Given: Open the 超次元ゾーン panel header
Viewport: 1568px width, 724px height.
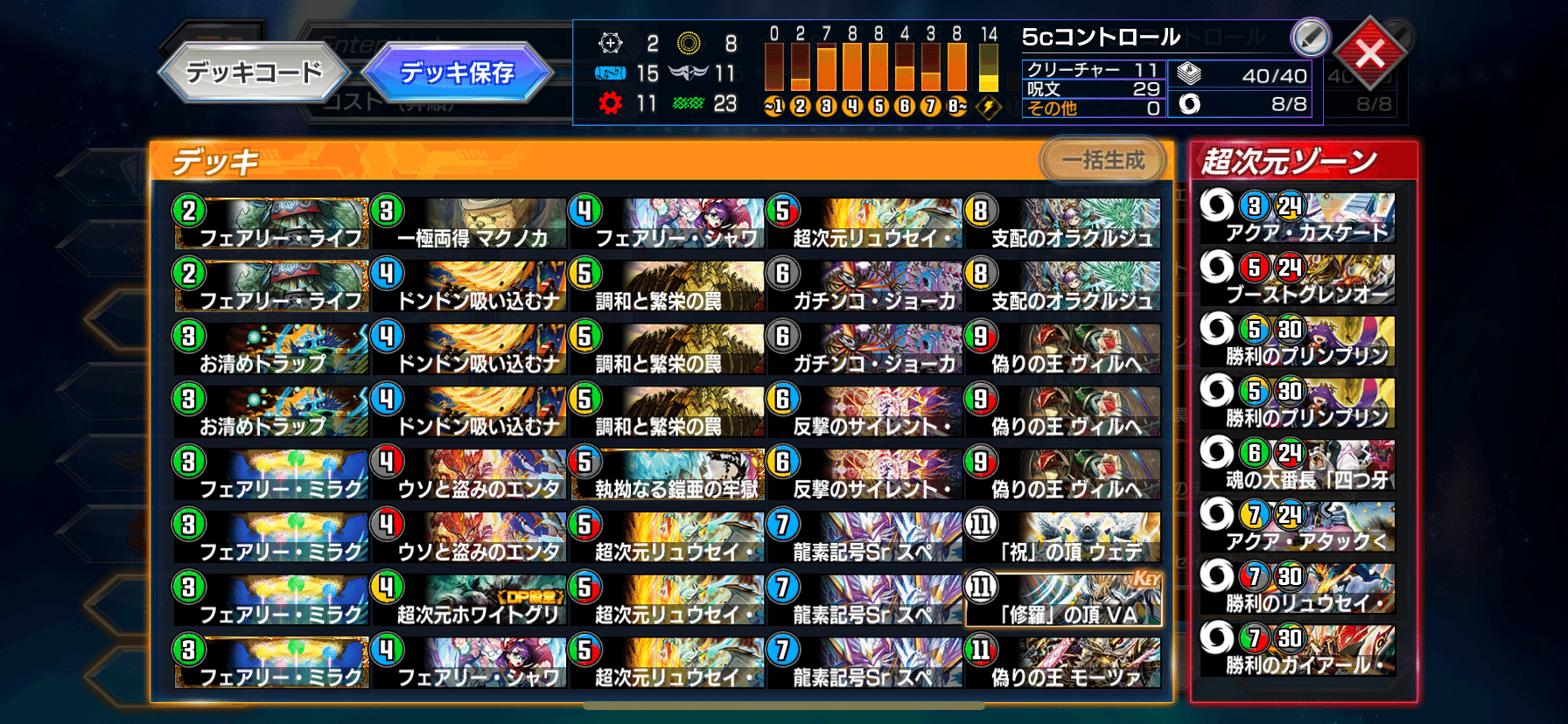Looking at the screenshot, I should click(1294, 161).
